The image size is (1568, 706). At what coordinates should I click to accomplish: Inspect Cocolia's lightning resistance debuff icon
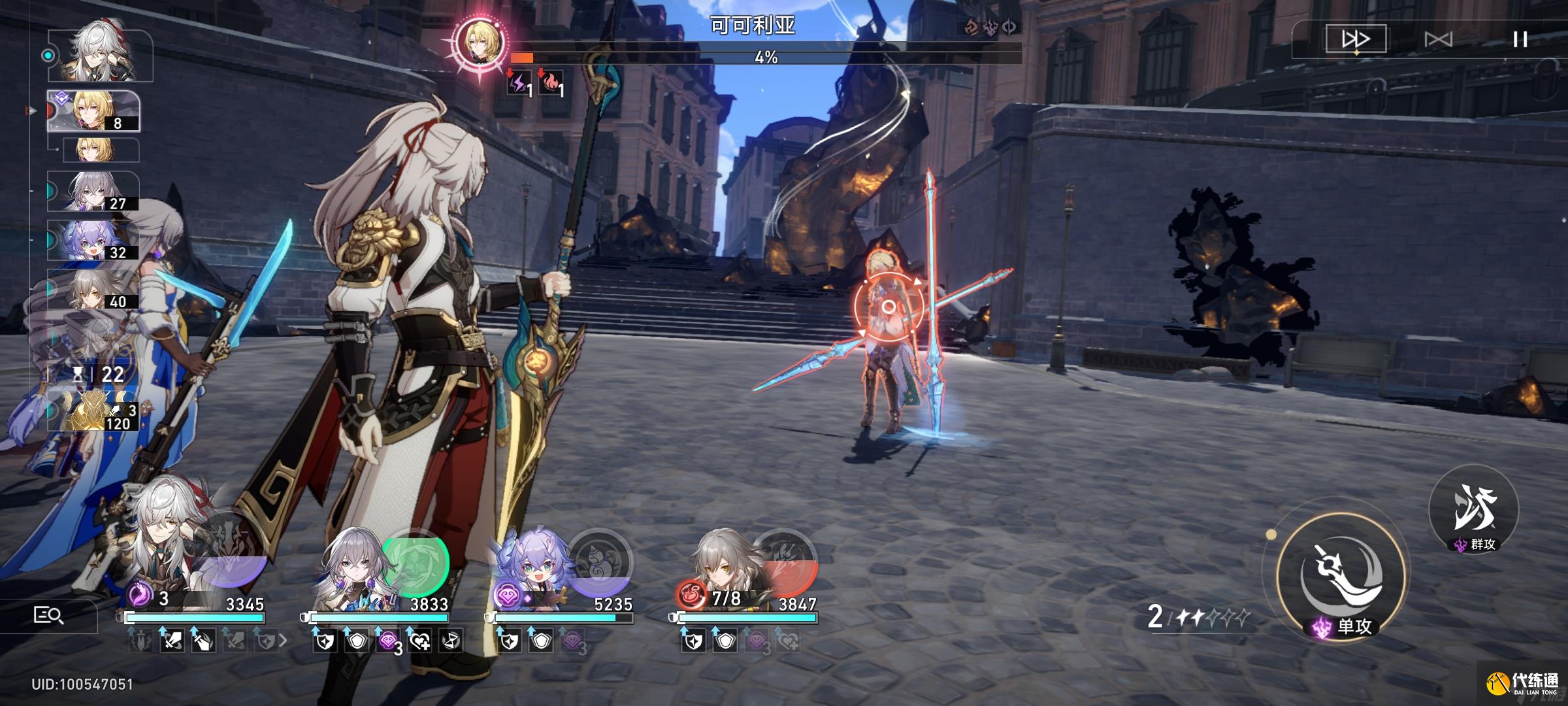tap(519, 83)
